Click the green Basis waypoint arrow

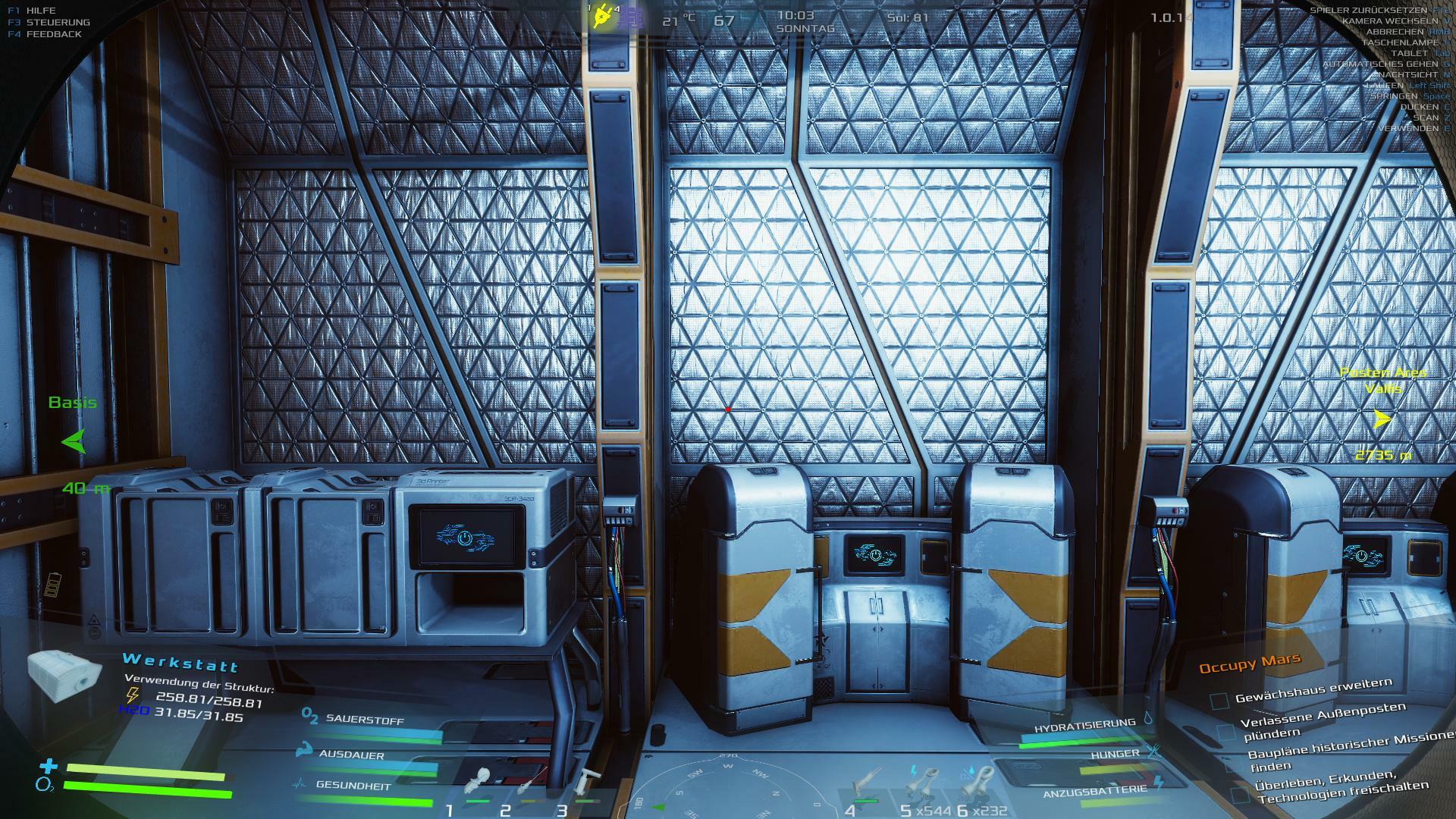pos(74,441)
